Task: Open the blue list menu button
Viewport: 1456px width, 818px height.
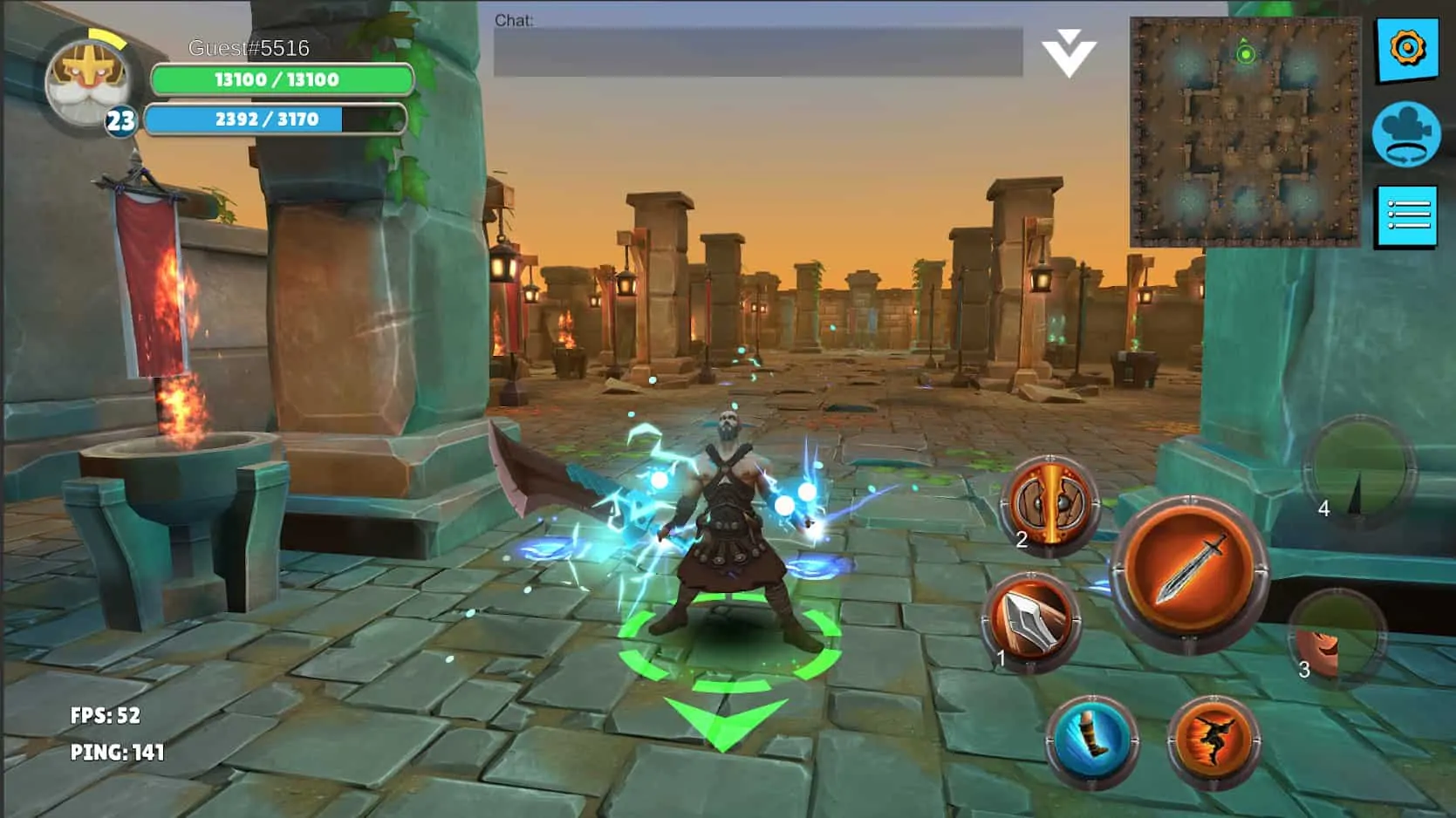Action: [1406, 215]
